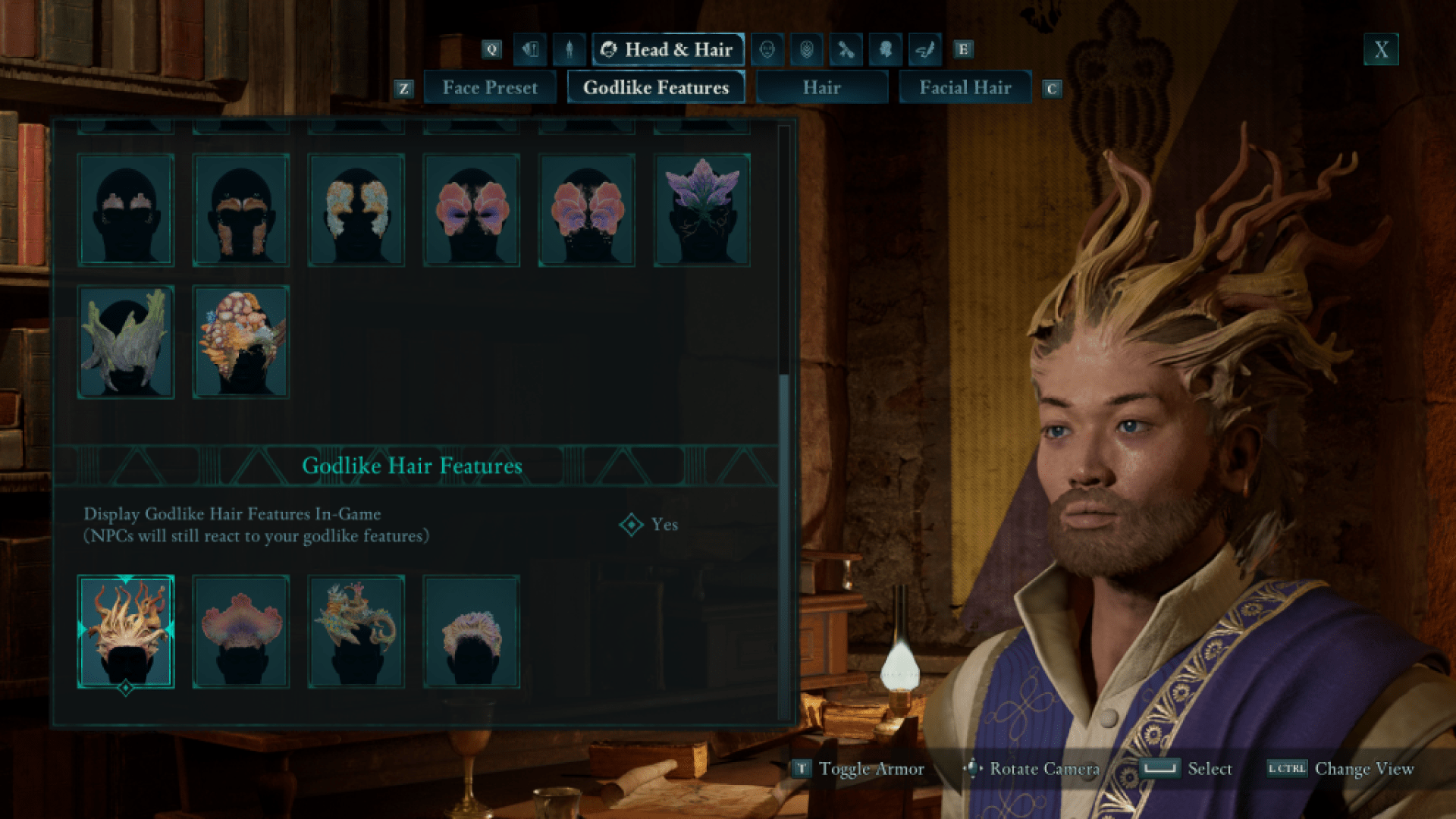
Task: Open the full-body silhouette category tab
Action: [569, 50]
